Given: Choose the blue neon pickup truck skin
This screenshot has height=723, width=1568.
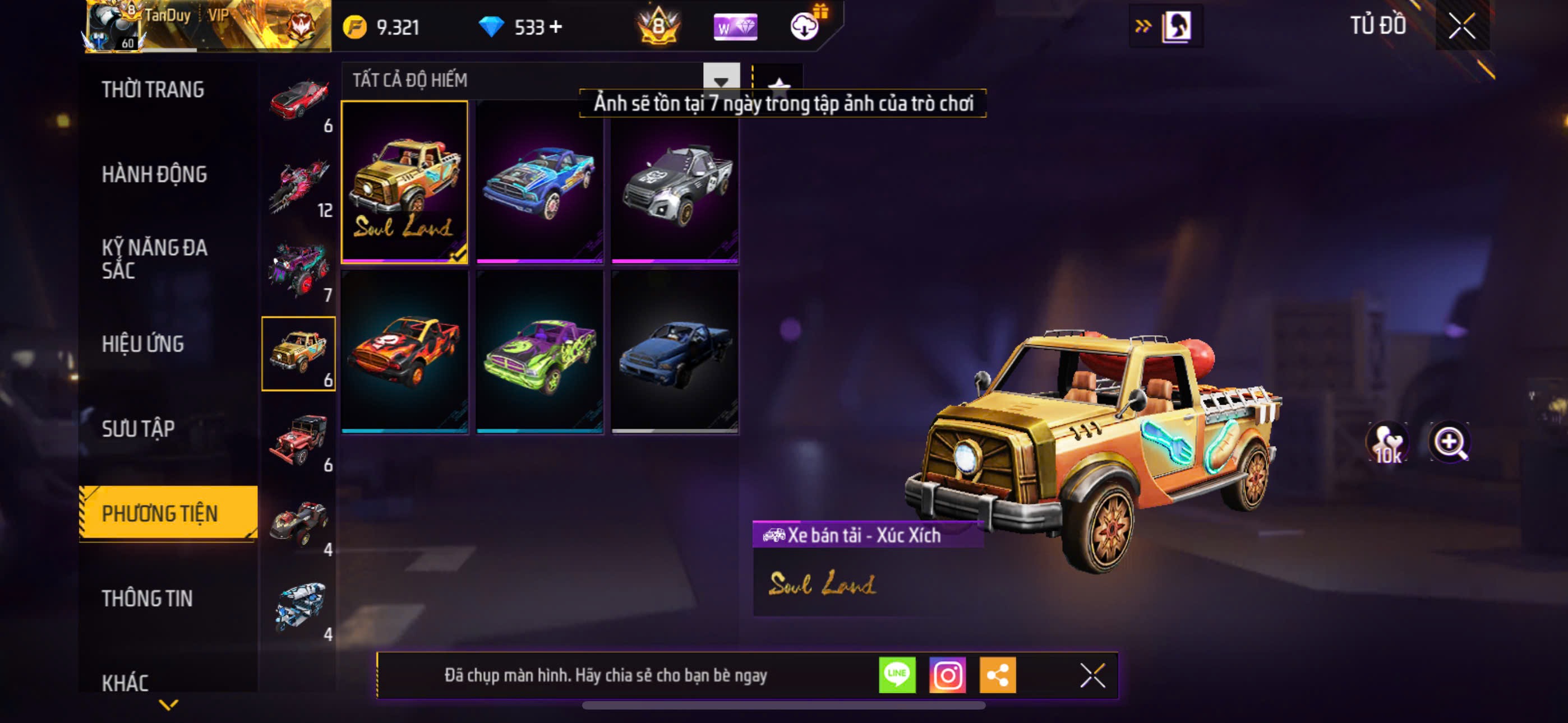Looking at the screenshot, I should click(x=539, y=182).
